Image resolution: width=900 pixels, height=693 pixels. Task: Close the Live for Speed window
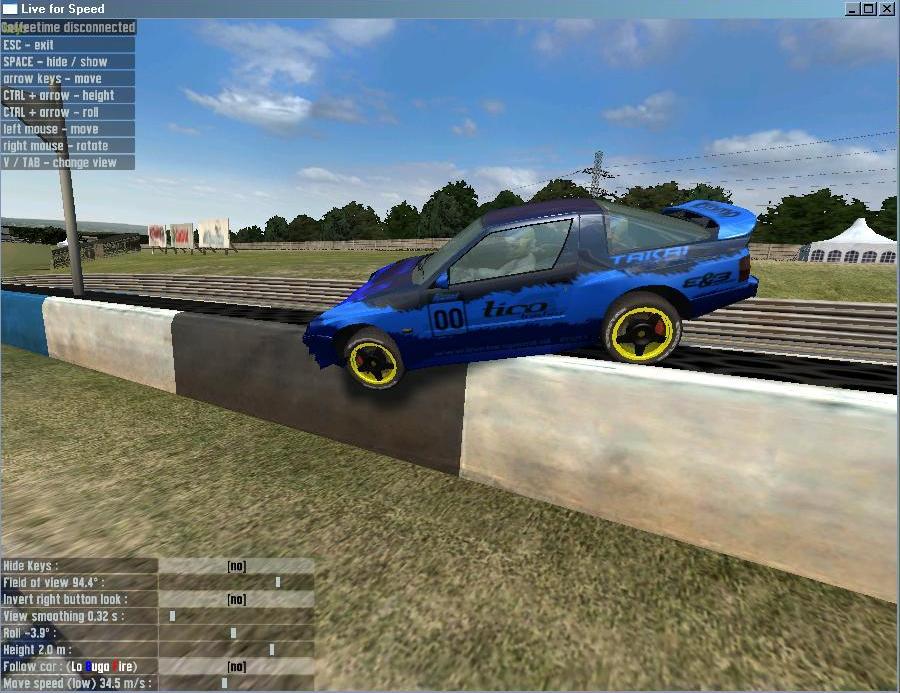tap(887, 9)
